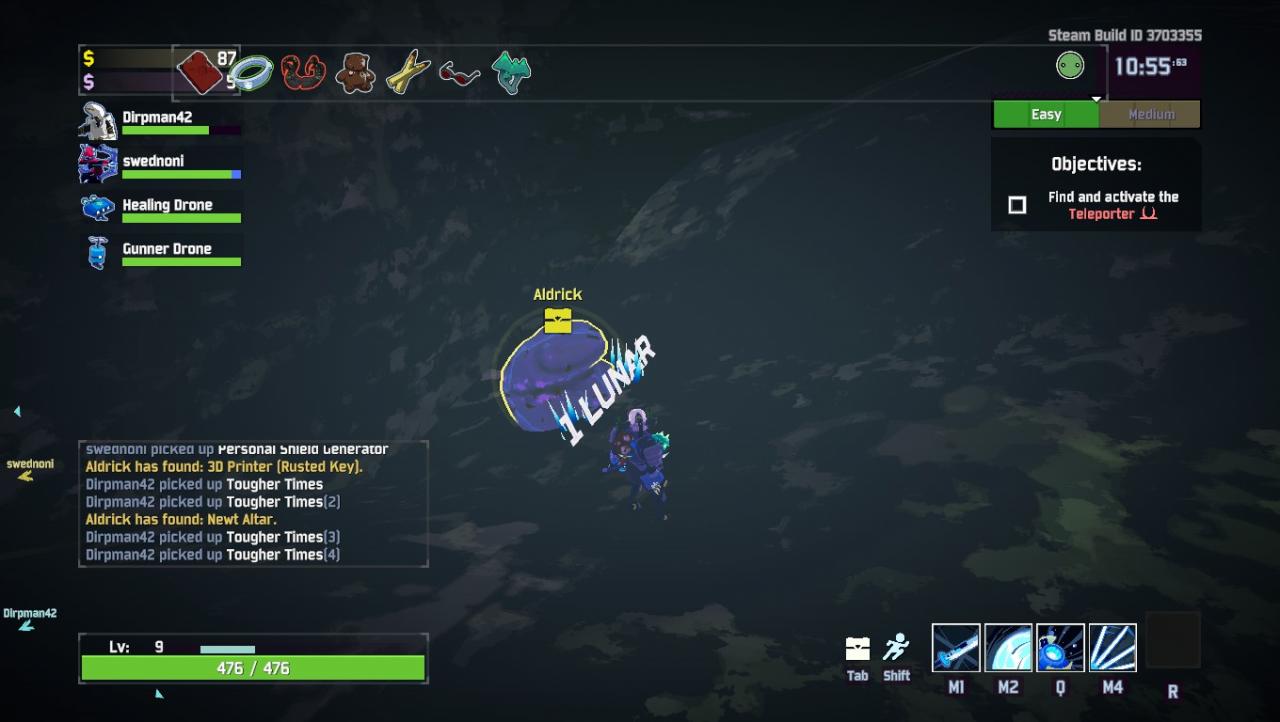Click the green face difficulty icon

[1070, 66]
